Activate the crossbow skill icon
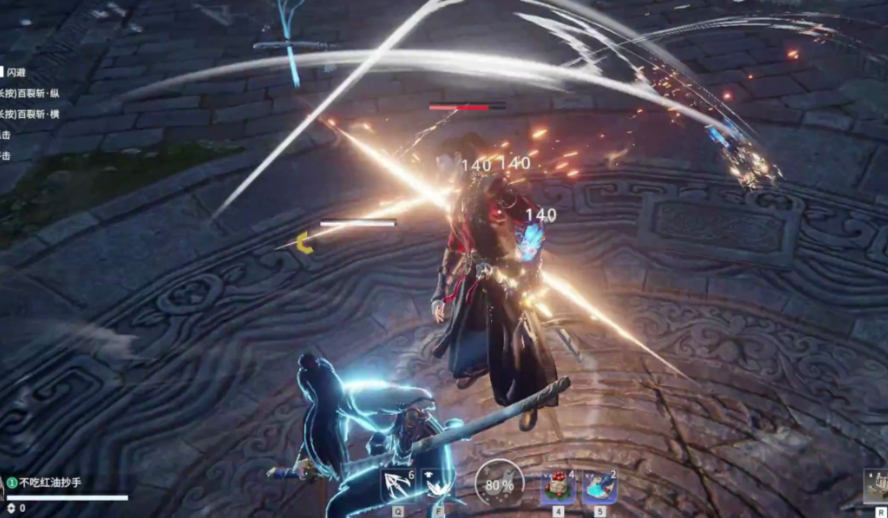The height and width of the screenshot is (518, 888). pyautogui.click(x=397, y=485)
